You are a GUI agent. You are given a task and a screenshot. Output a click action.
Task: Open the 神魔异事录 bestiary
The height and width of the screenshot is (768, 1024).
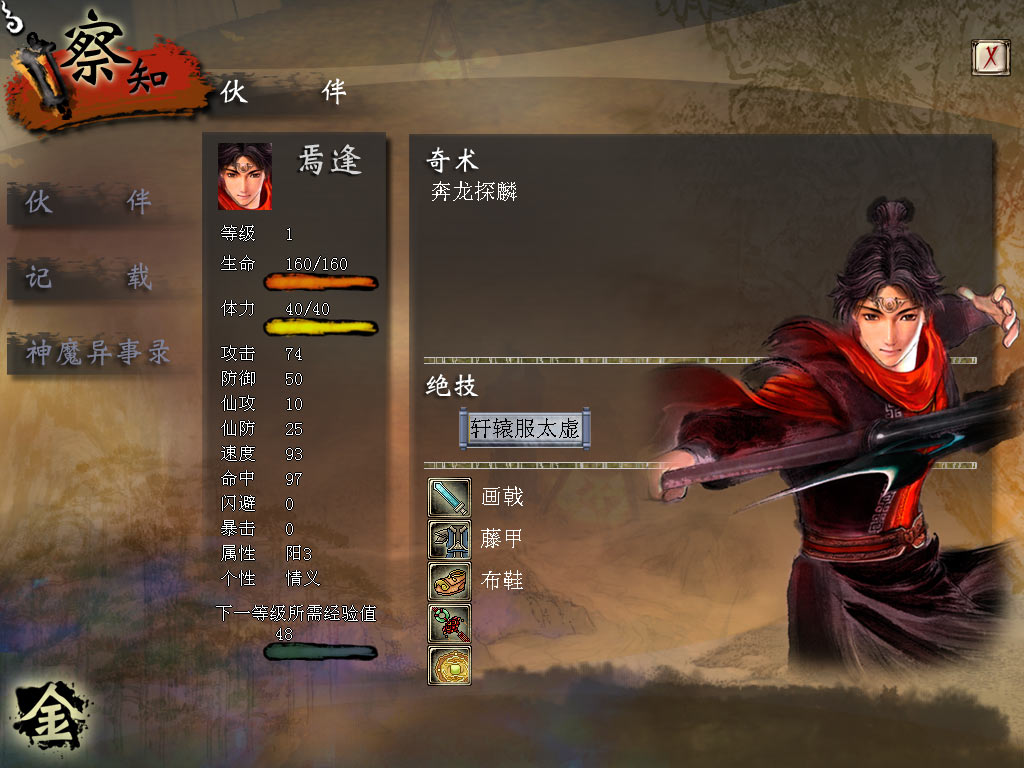pyautogui.click(x=97, y=352)
